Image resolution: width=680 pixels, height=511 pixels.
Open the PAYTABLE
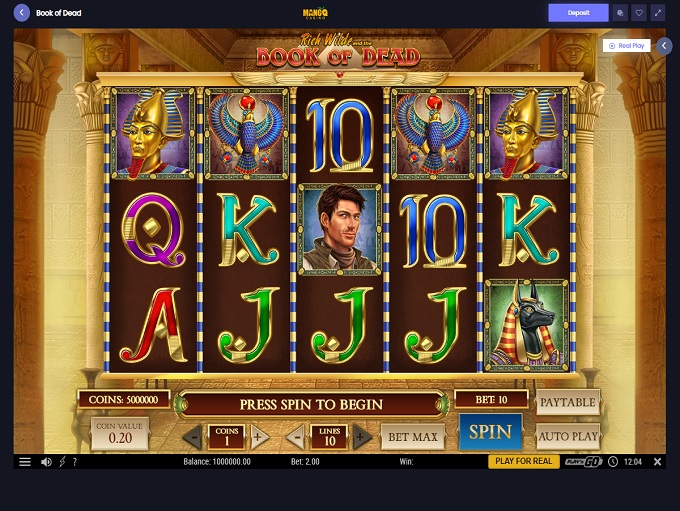[x=567, y=403]
